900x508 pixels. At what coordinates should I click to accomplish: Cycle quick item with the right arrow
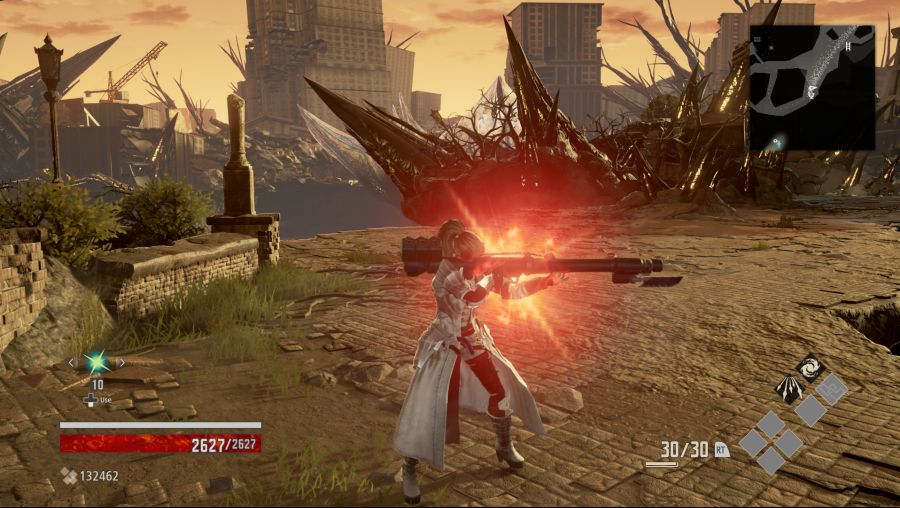pos(122,362)
